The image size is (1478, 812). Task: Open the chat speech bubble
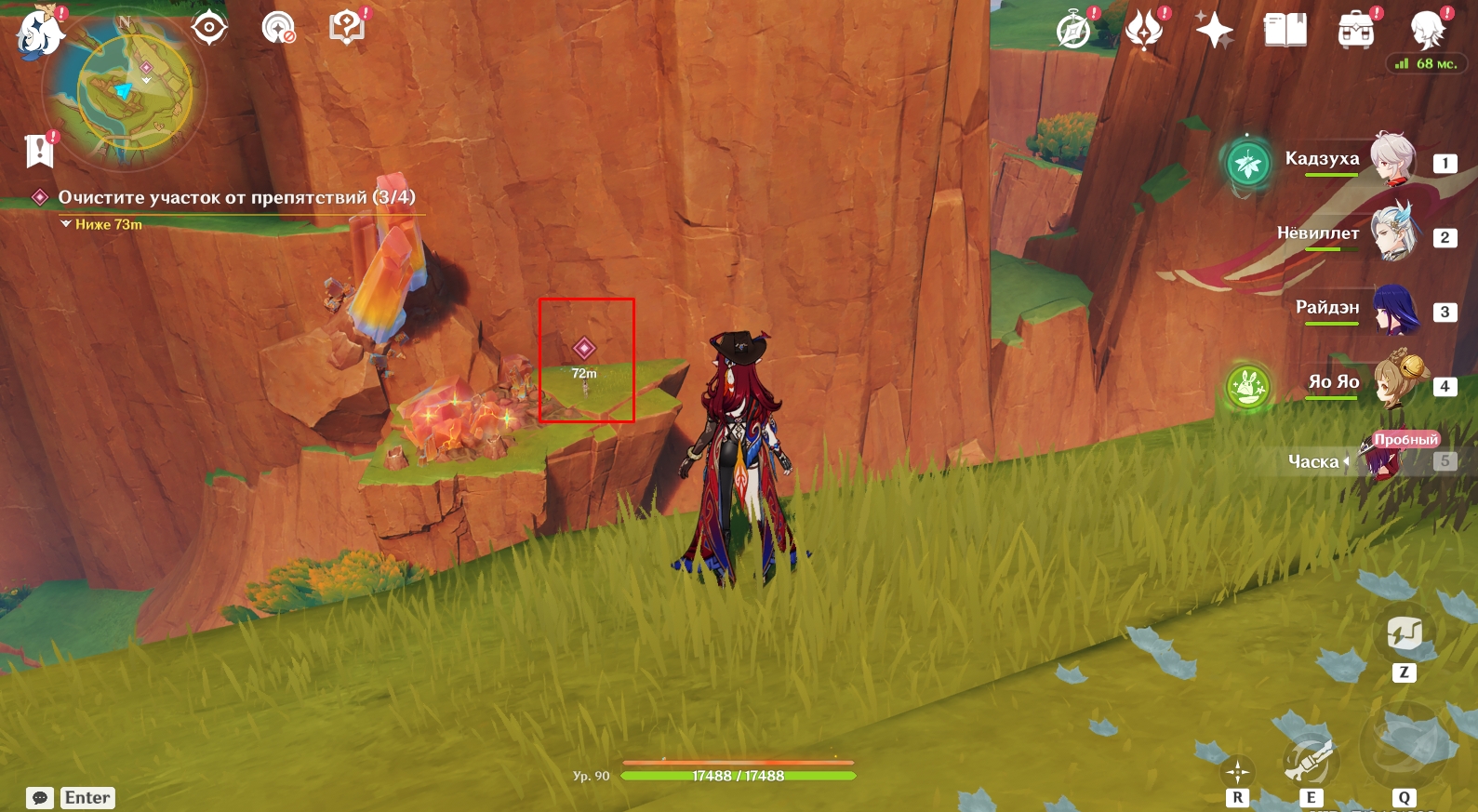(40, 798)
